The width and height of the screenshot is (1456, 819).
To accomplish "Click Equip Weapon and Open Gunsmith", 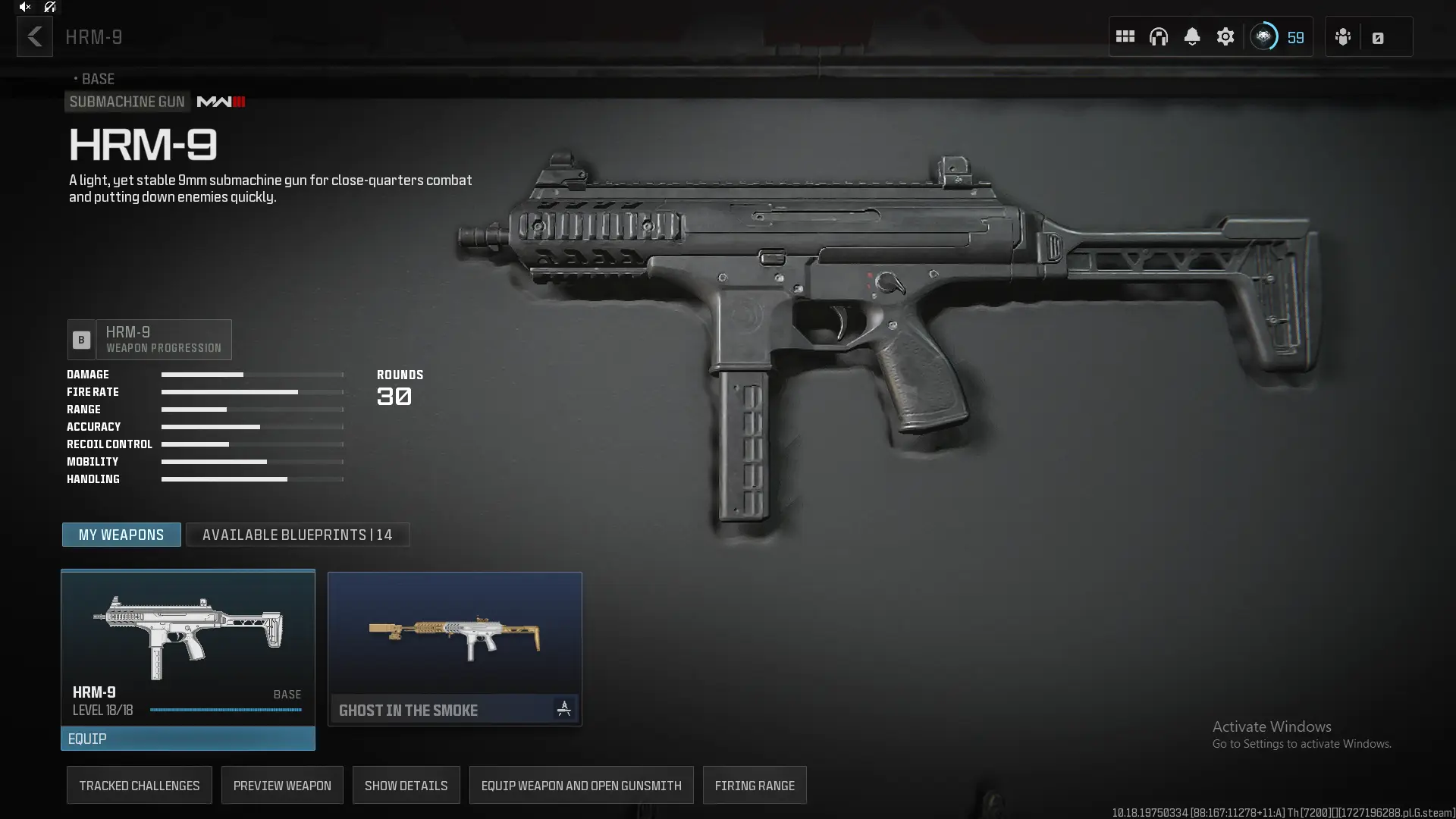I will point(581,785).
